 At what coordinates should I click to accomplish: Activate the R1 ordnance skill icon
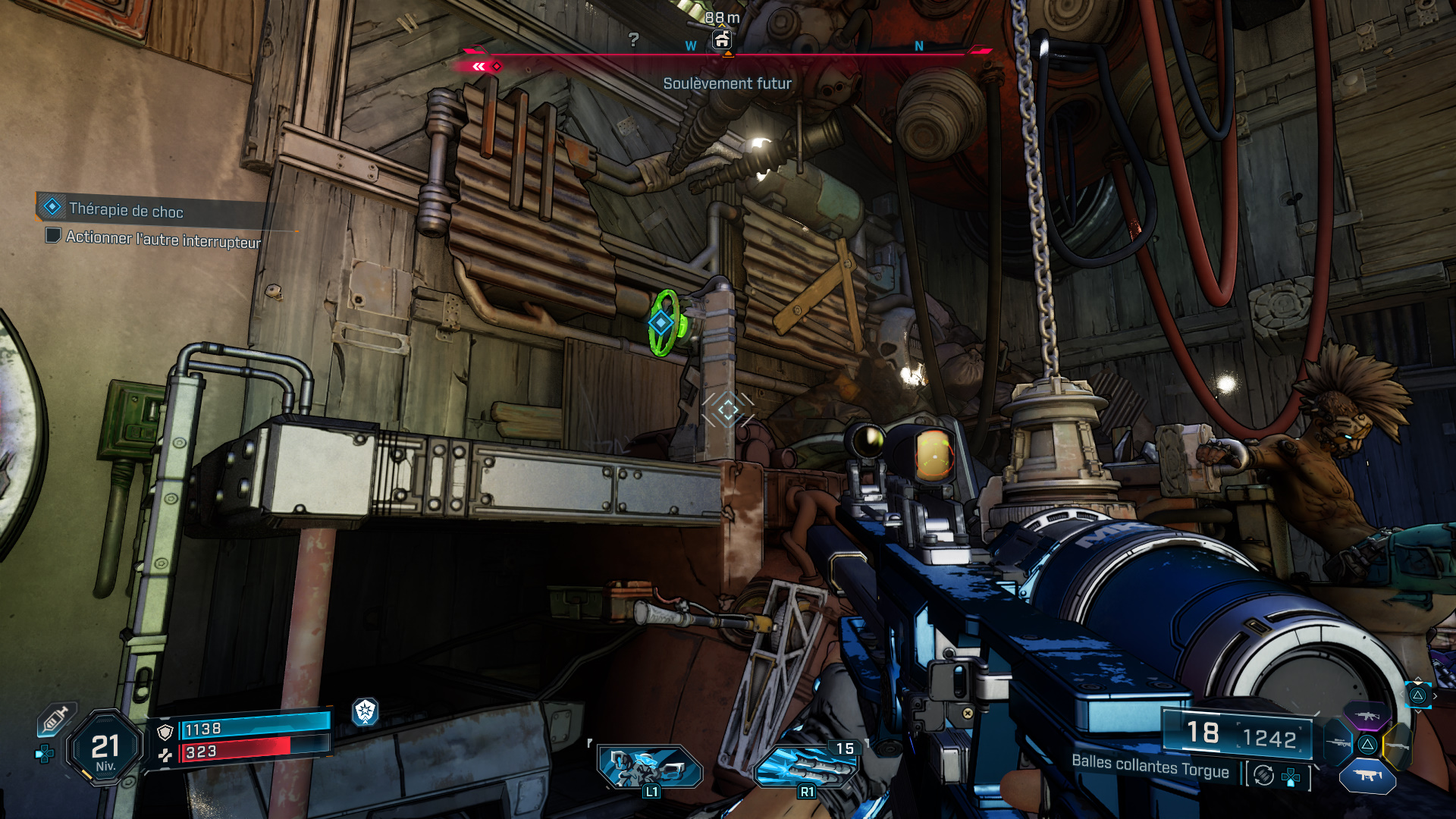point(805,767)
